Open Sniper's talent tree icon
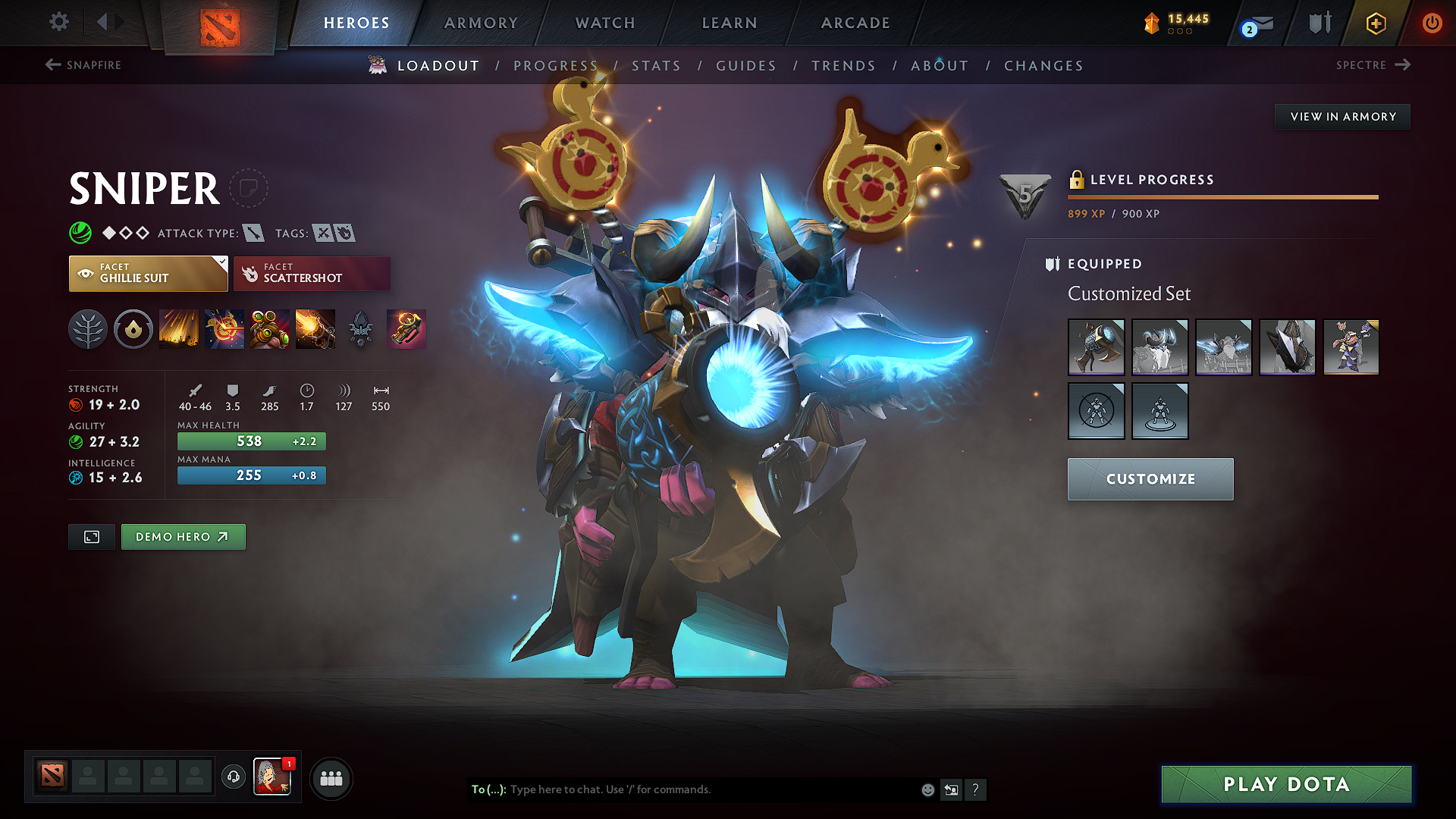Image resolution: width=1456 pixels, height=819 pixels. (x=88, y=328)
